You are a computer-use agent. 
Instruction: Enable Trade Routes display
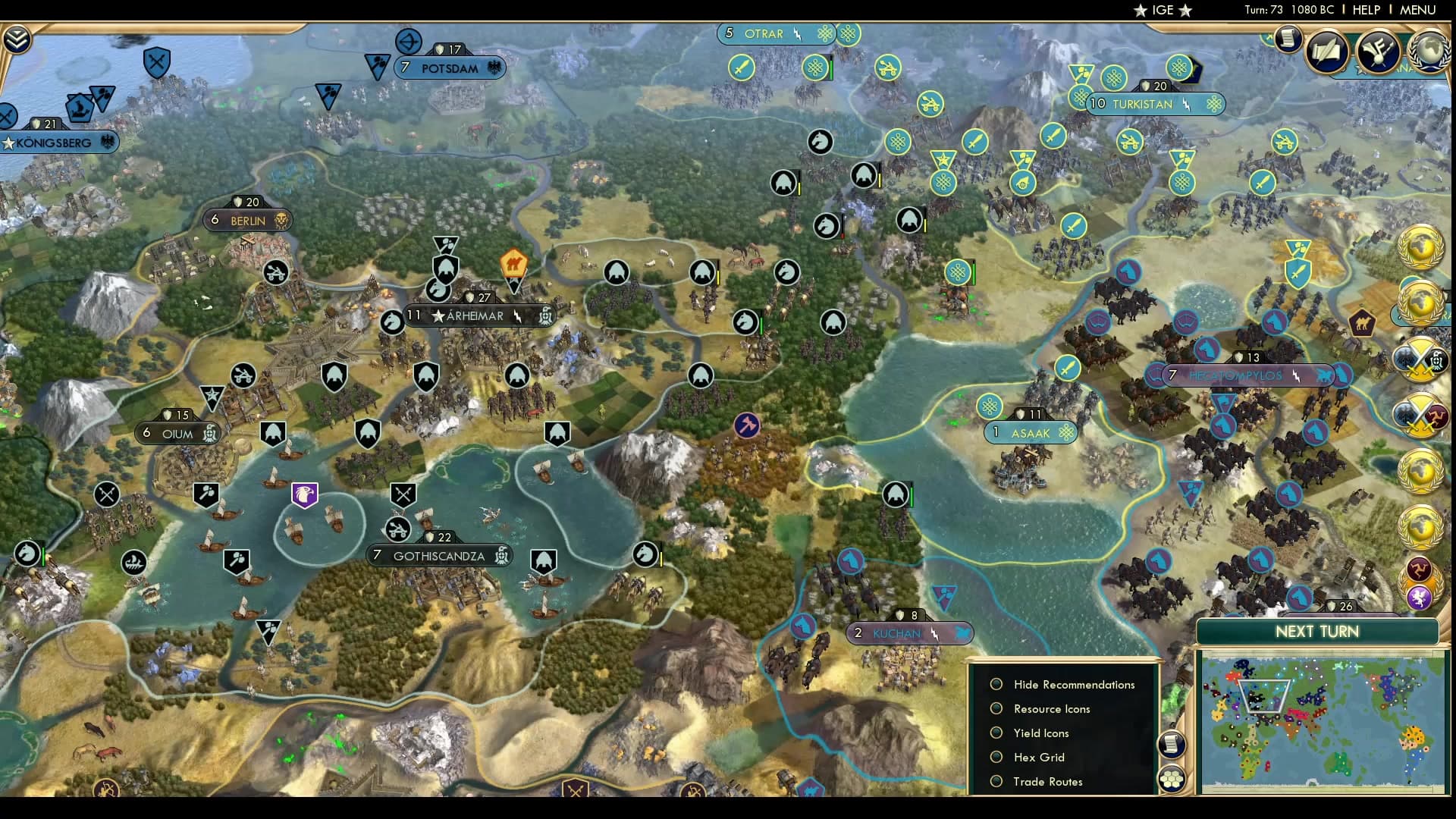click(x=996, y=781)
